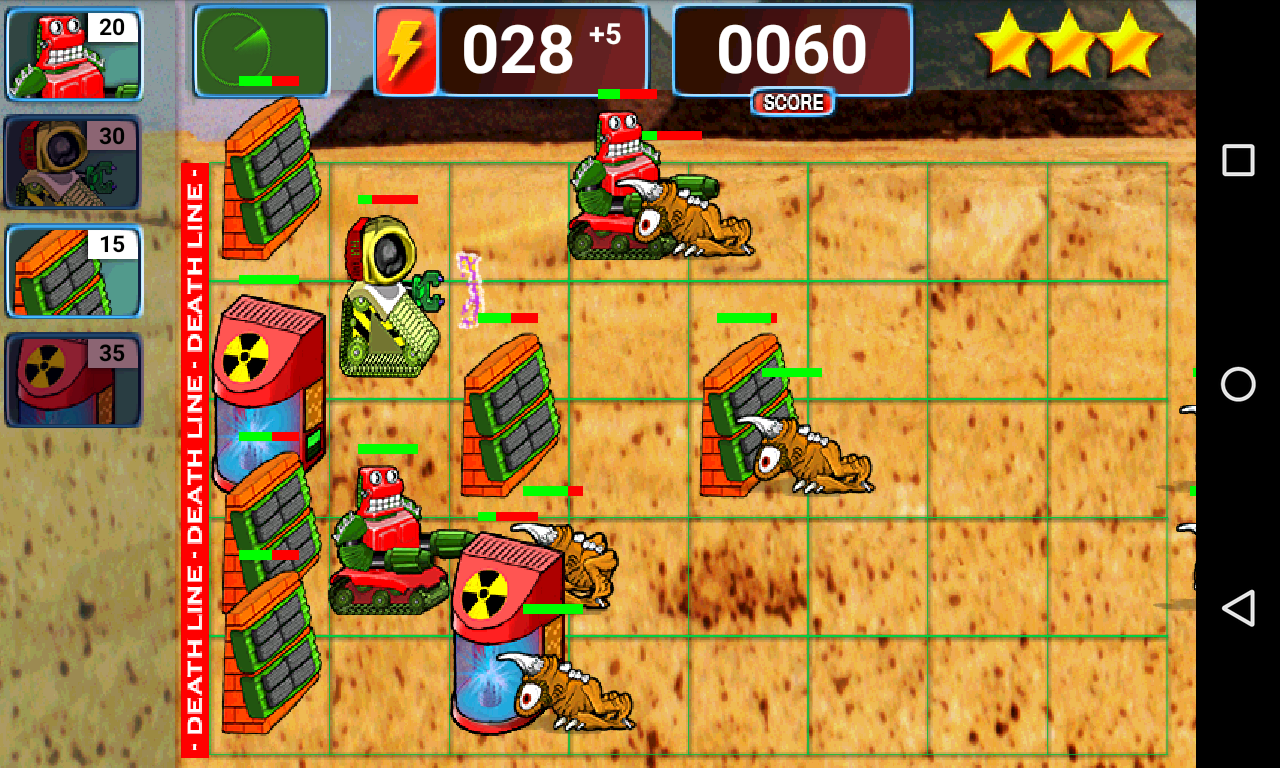Tap the Android triangle back button
Viewport: 1280px width, 768px height.
(x=1238, y=608)
